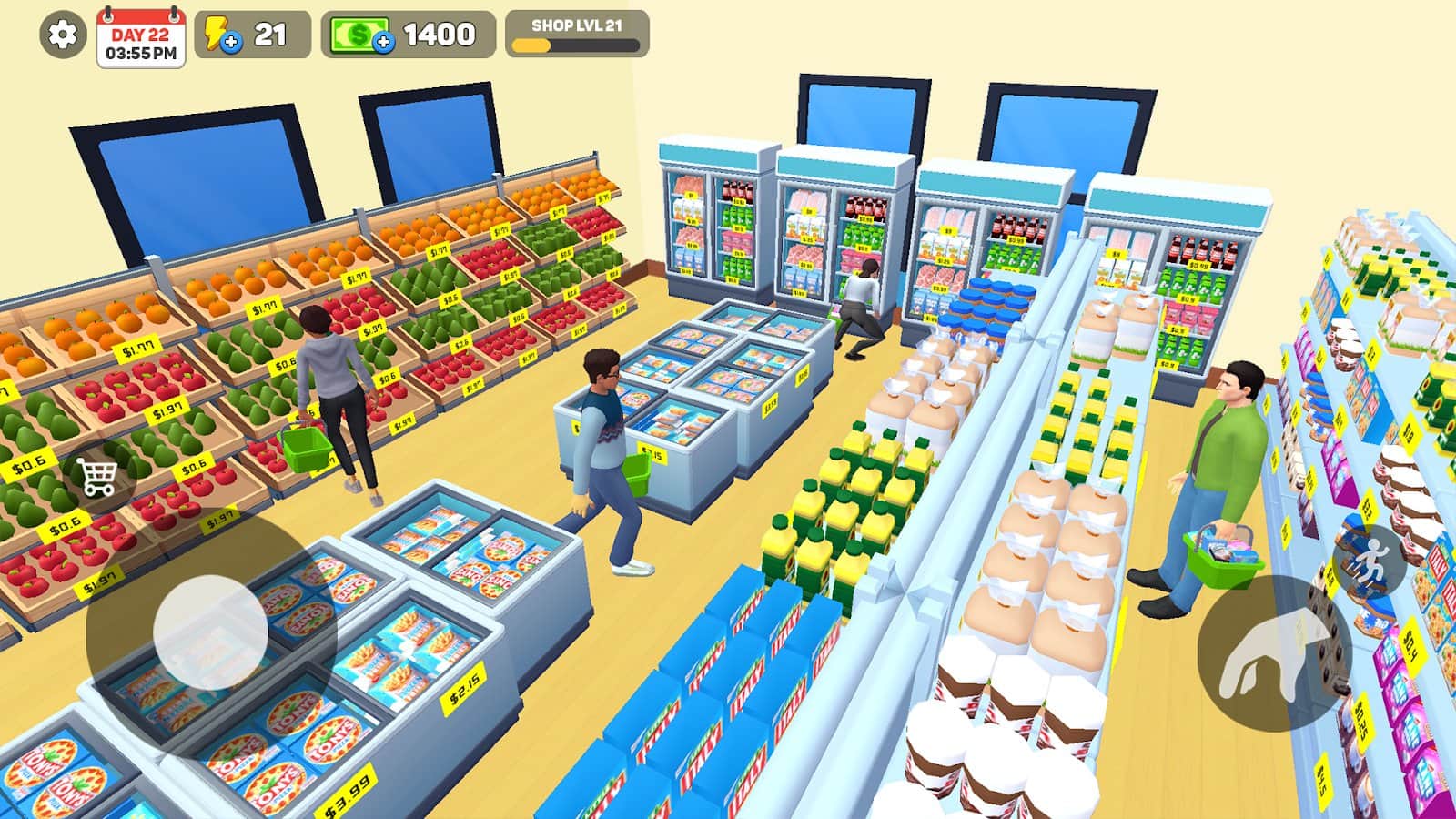Viewport: 1456px width, 819px height.
Task: Open the shopping cart panel on the left
Action: click(96, 476)
